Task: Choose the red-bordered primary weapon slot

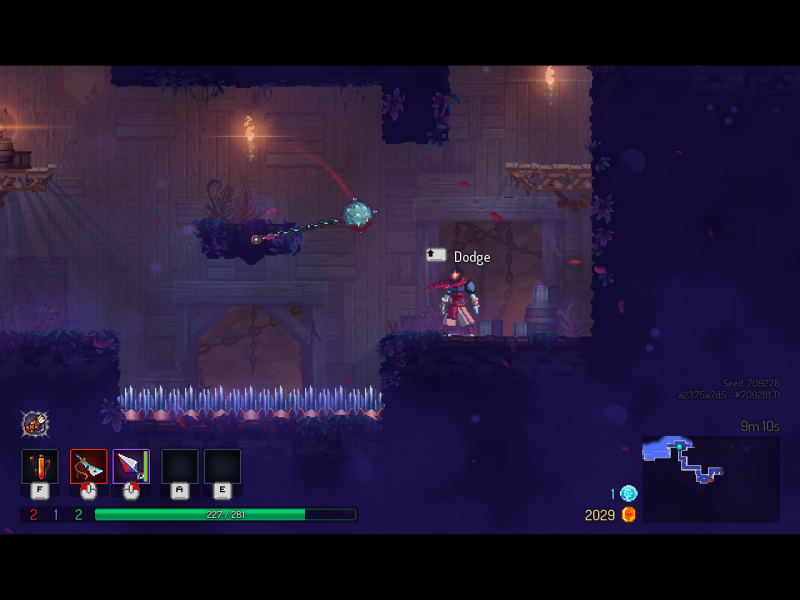Action: pyautogui.click(x=88, y=467)
